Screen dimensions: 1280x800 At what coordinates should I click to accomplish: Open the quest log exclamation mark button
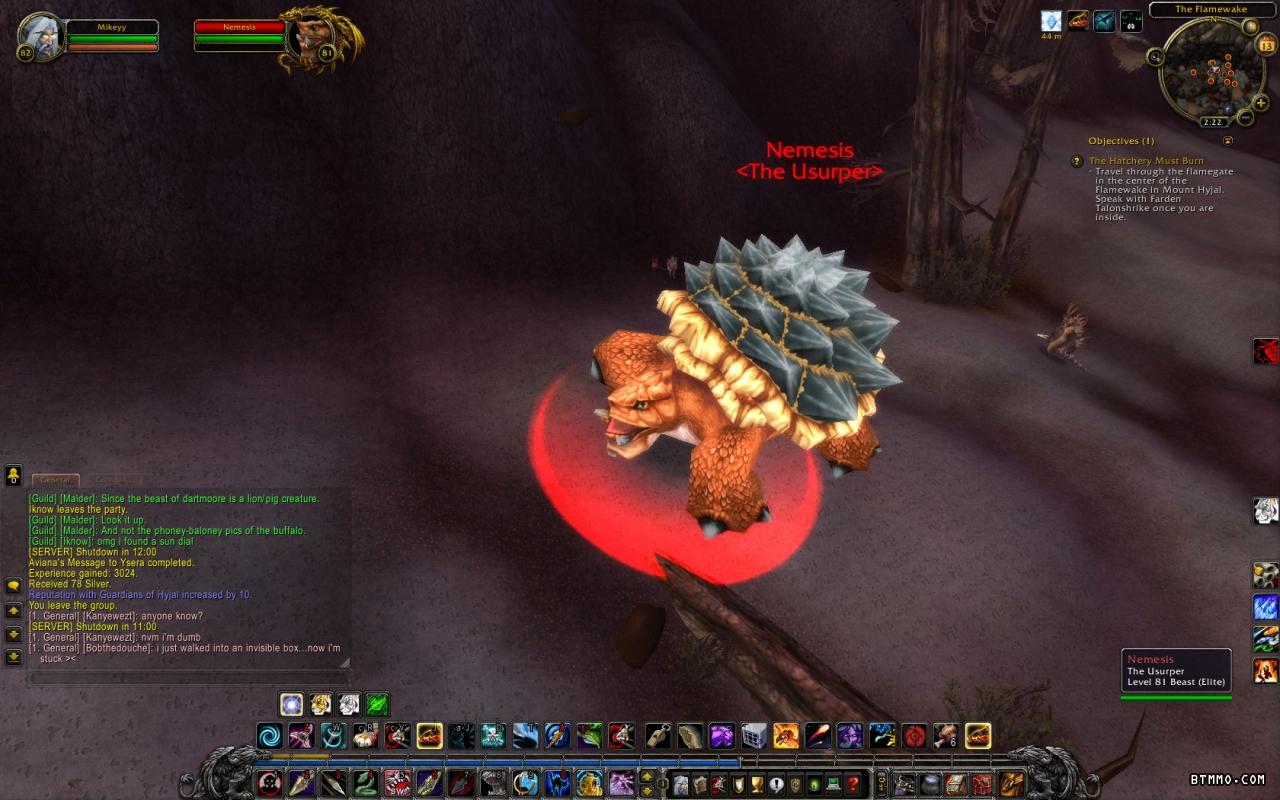pyautogui.click(x=776, y=784)
